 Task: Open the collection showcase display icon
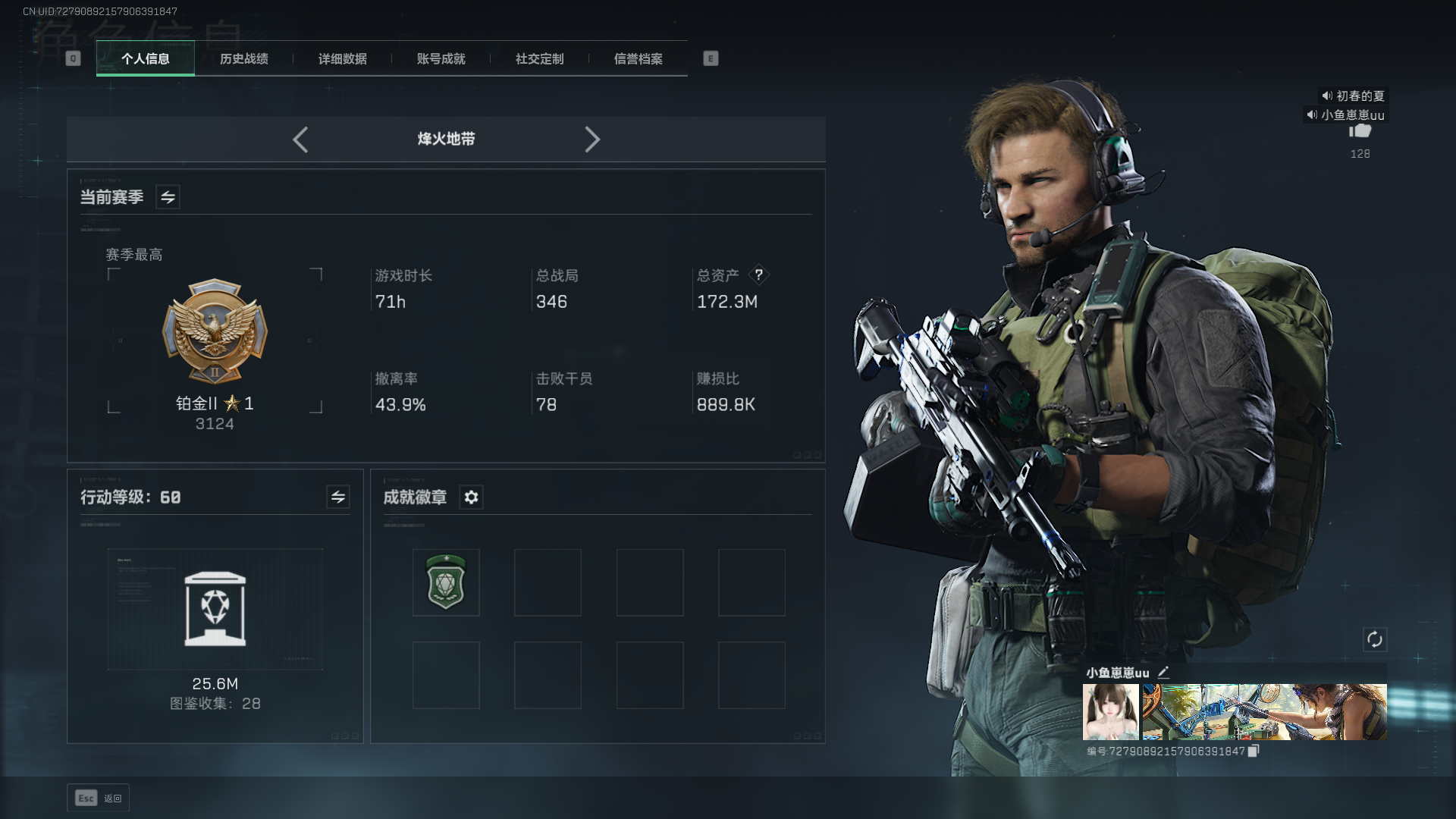215,609
